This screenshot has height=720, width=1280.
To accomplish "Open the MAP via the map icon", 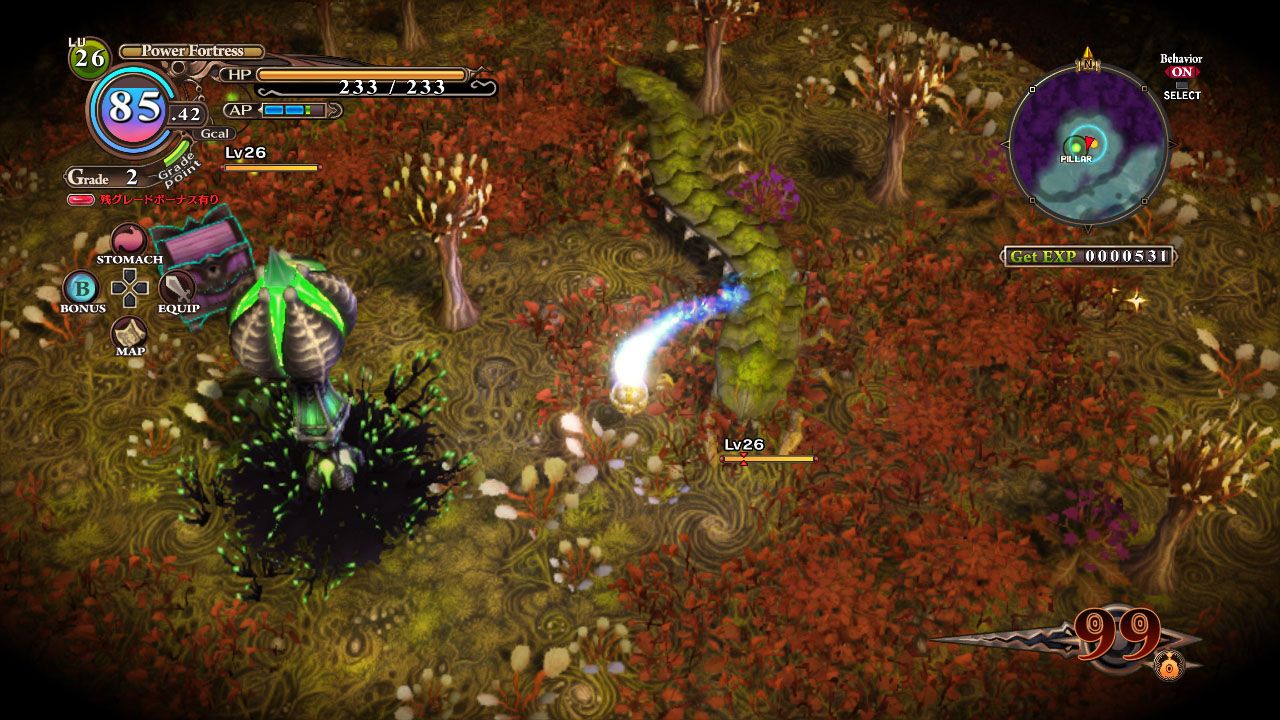I will tap(129, 334).
